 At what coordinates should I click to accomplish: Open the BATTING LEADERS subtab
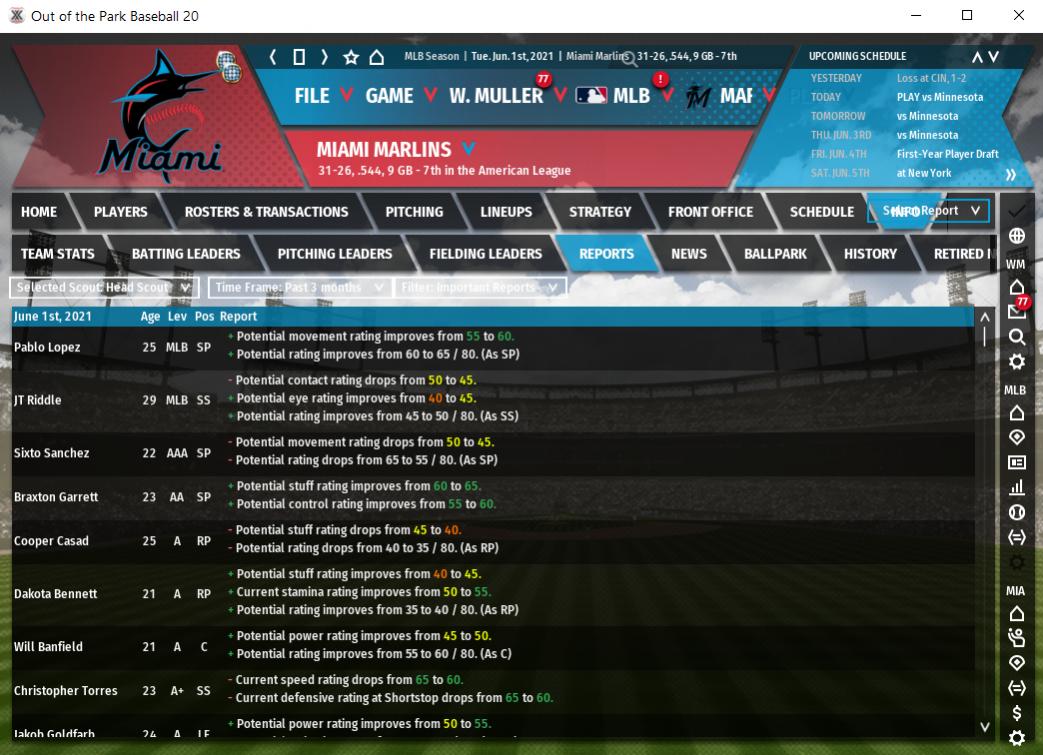click(186, 254)
